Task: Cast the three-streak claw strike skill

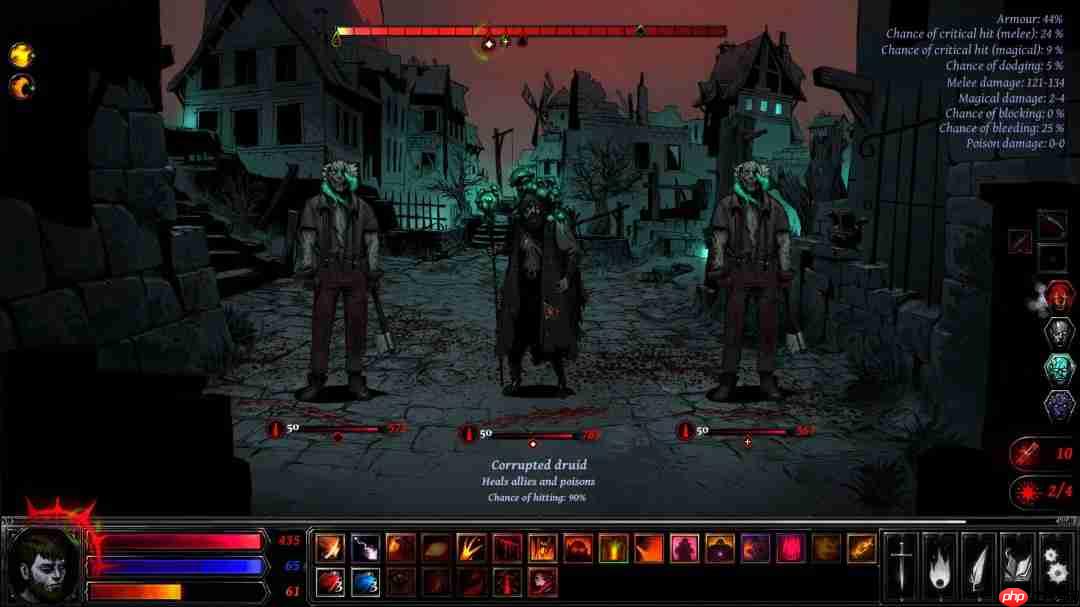Action: tap(471, 548)
